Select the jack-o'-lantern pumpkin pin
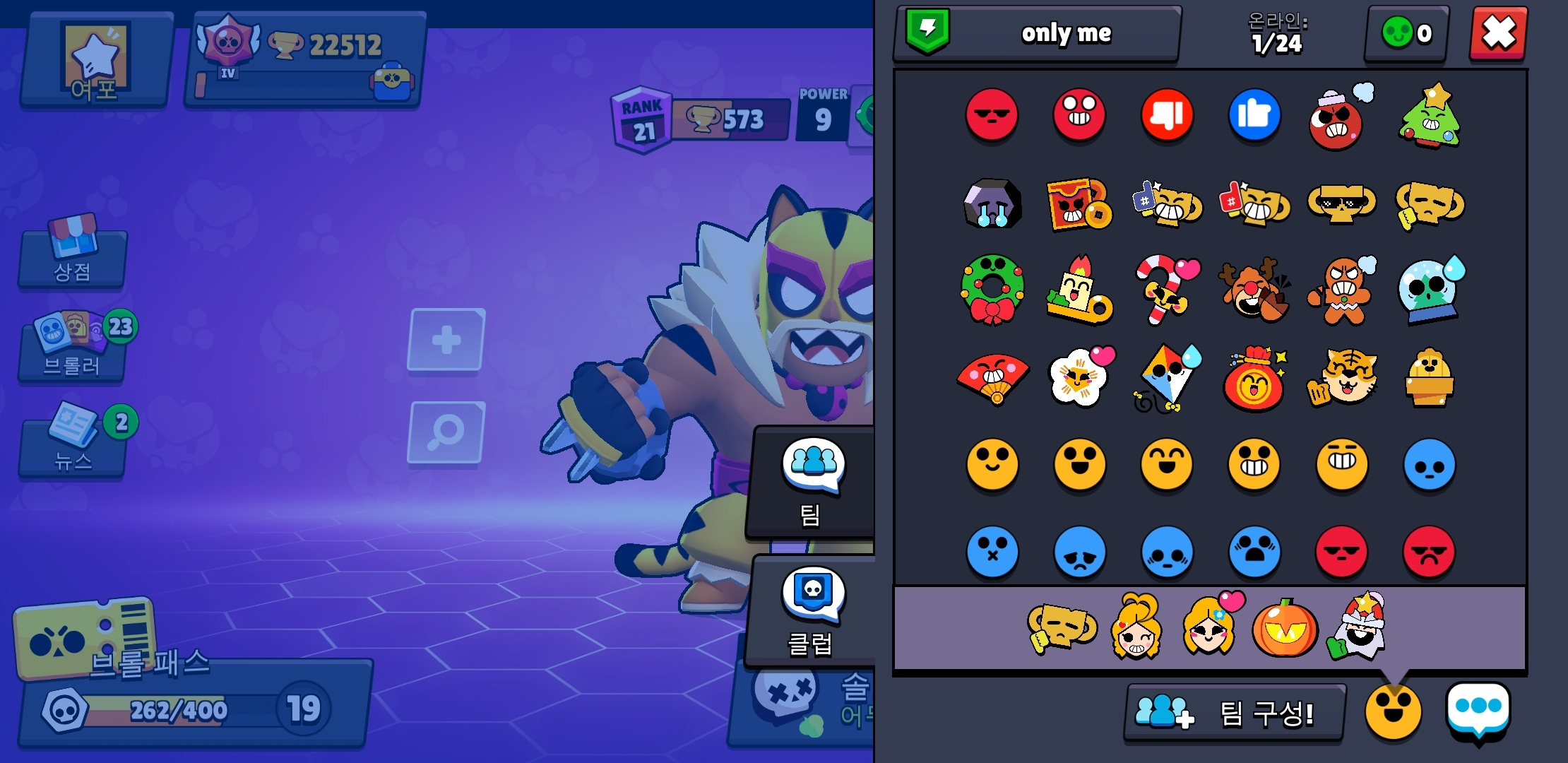 [1284, 628]
